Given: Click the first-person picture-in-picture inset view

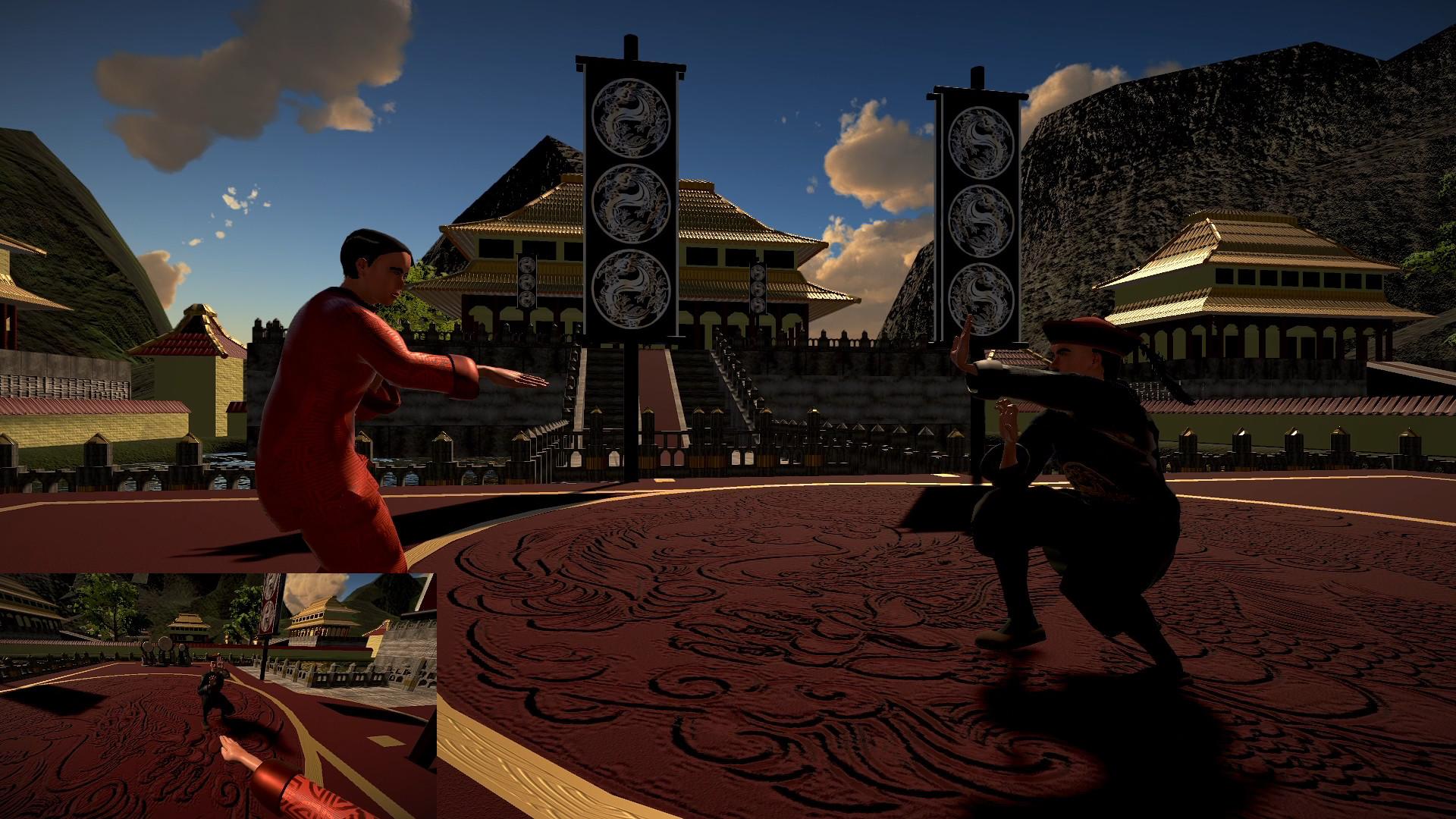Looking at the screenshot, I should coord(218,695).
